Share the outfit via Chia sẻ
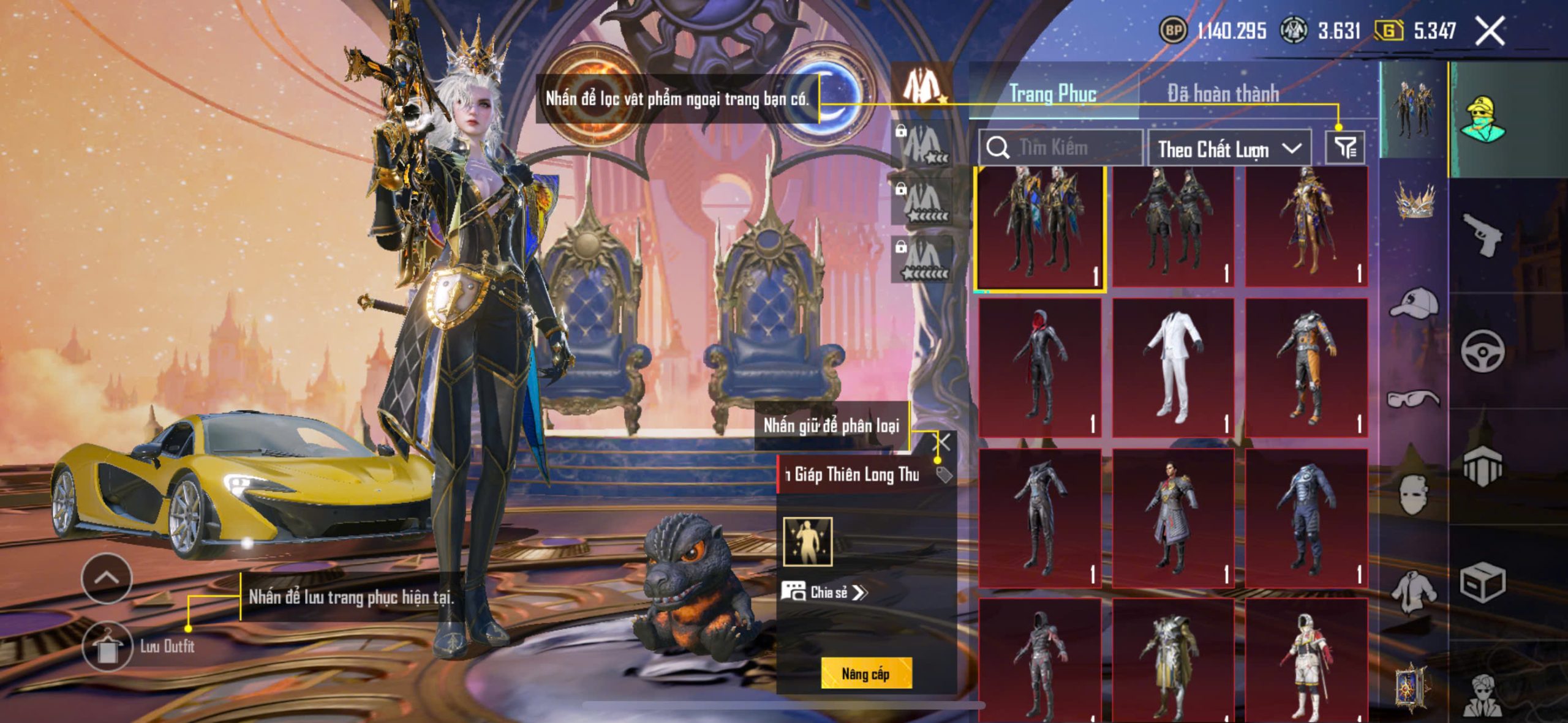 point(824,592)
